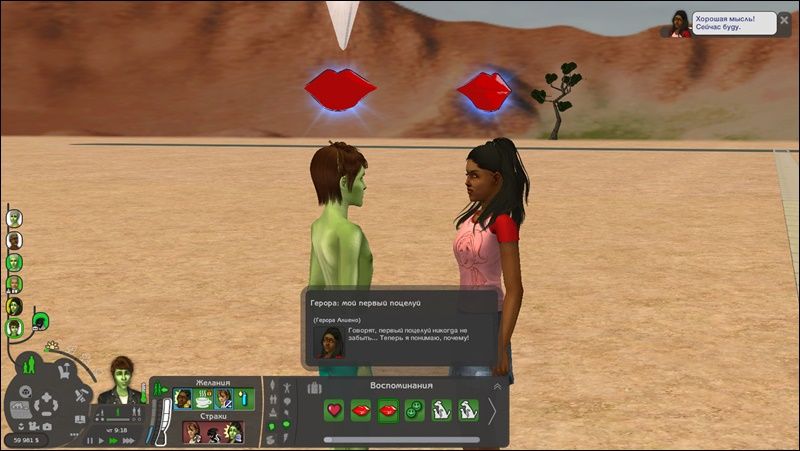Open the notification from the top-right Sim

[681, 22]
